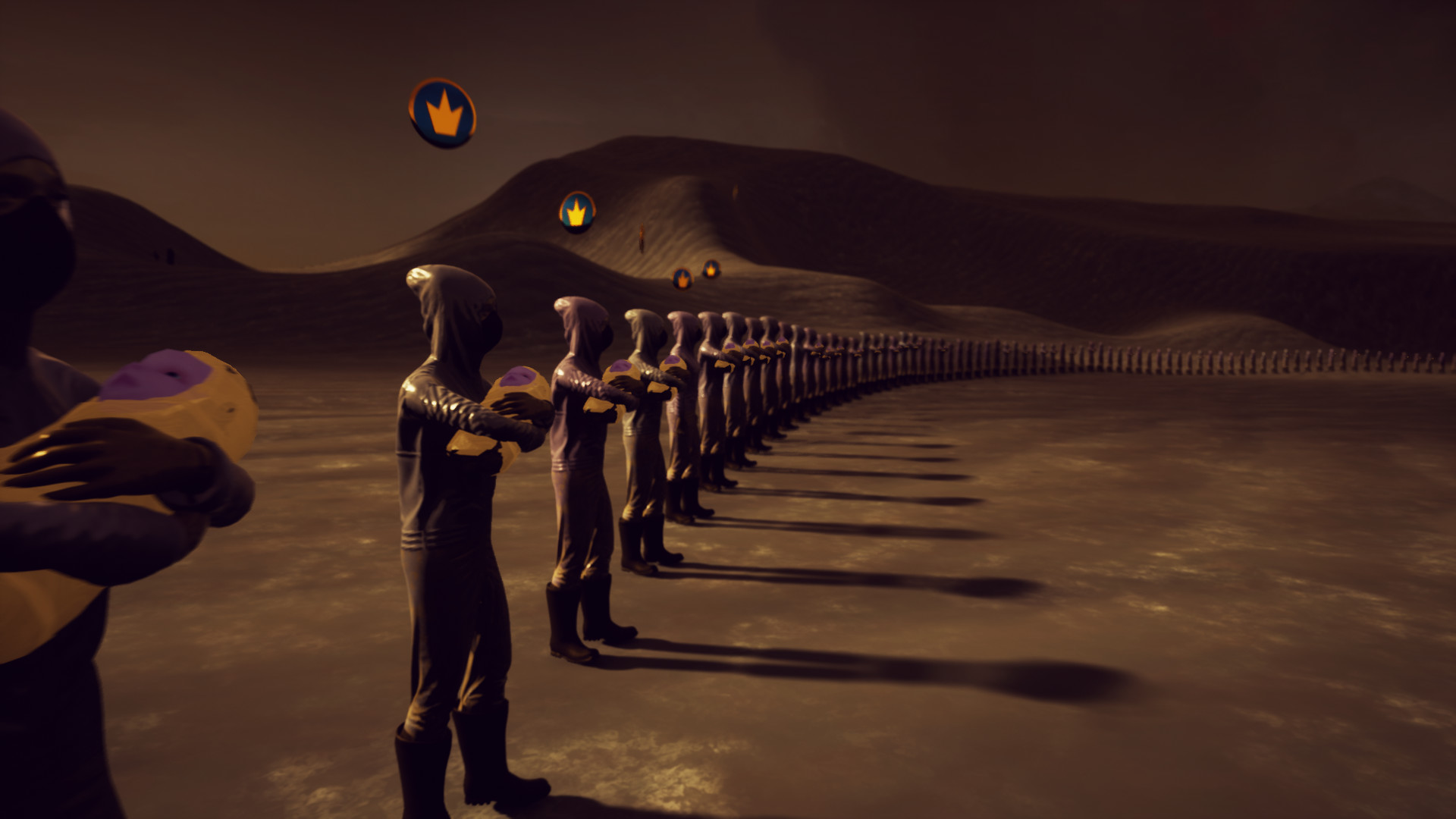The image size is (1456, 819).
Task: Select the small crown marker beside the torch
Action: pos(682,279)
